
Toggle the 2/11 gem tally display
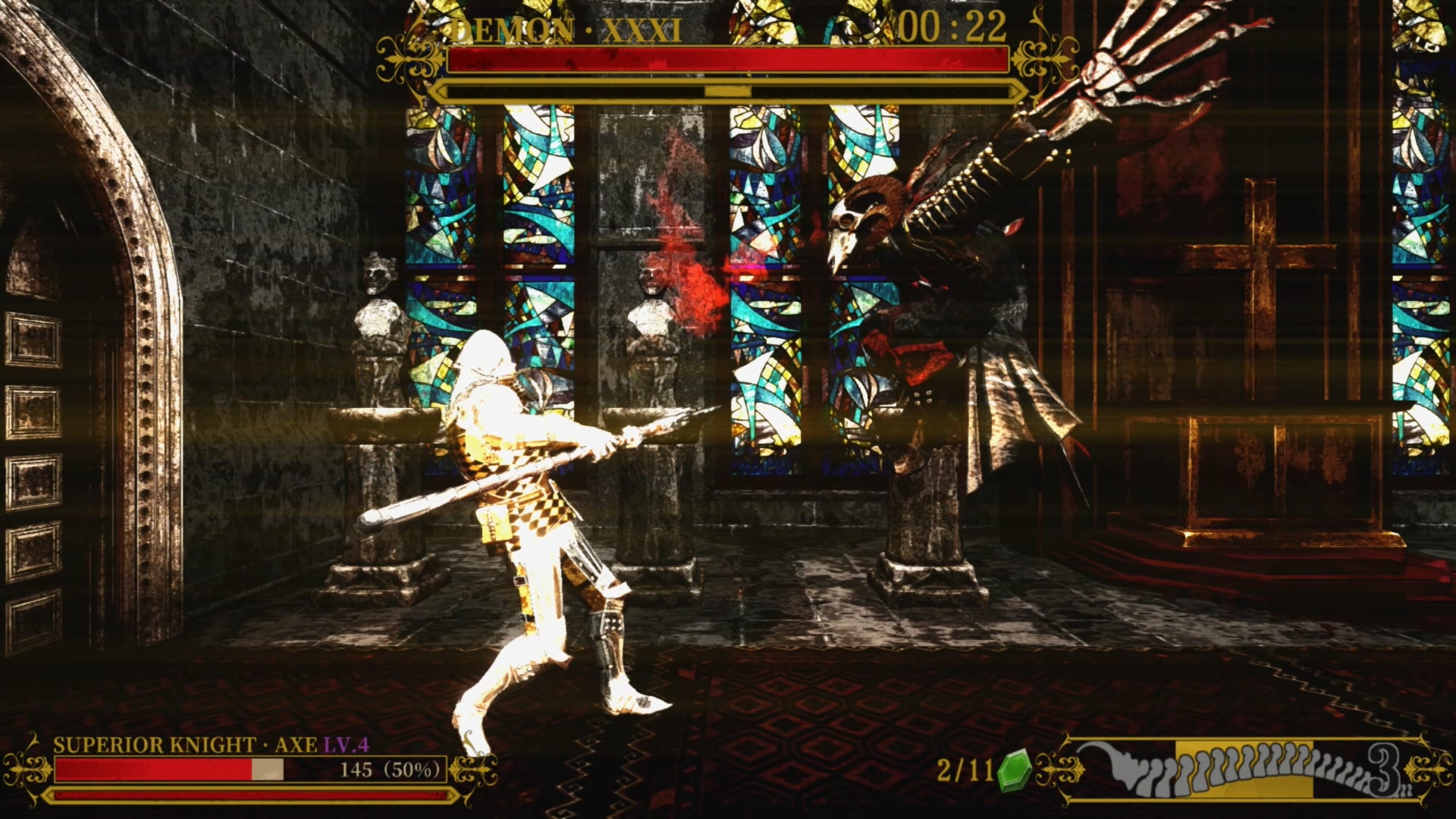tap(963, 767)
